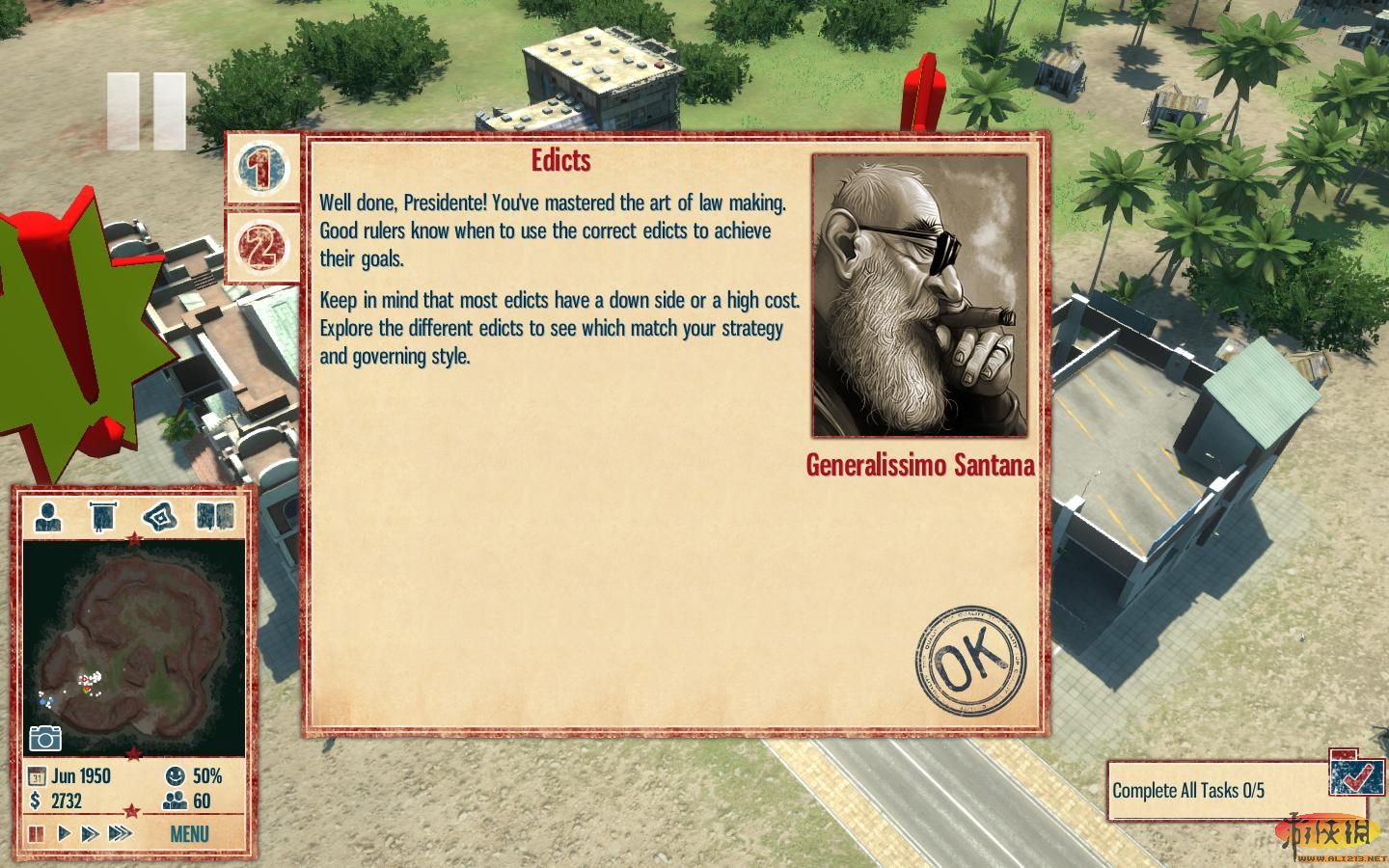Click the red checkmark task list icon
This screenshot has width=1389, height=868.
(x=1356, y=773)
